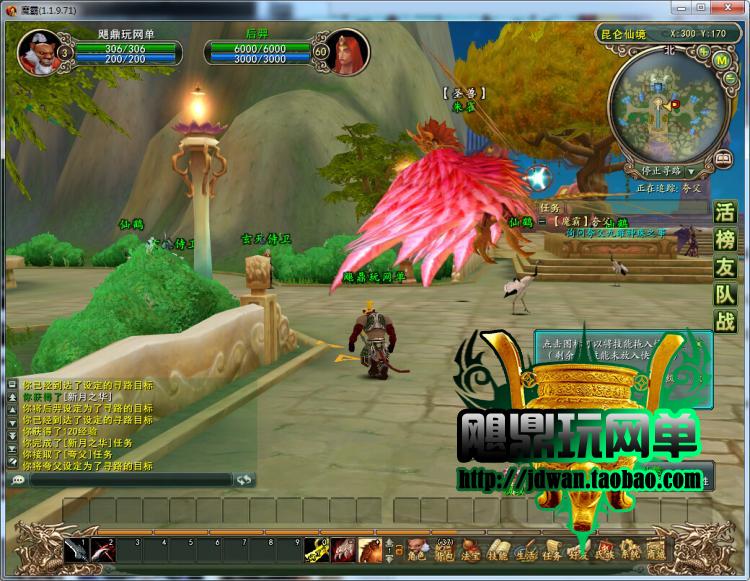Screen dimensions: 750x581
Task: Open the 榜 ranking side tab
Action: tap(725, 240)
